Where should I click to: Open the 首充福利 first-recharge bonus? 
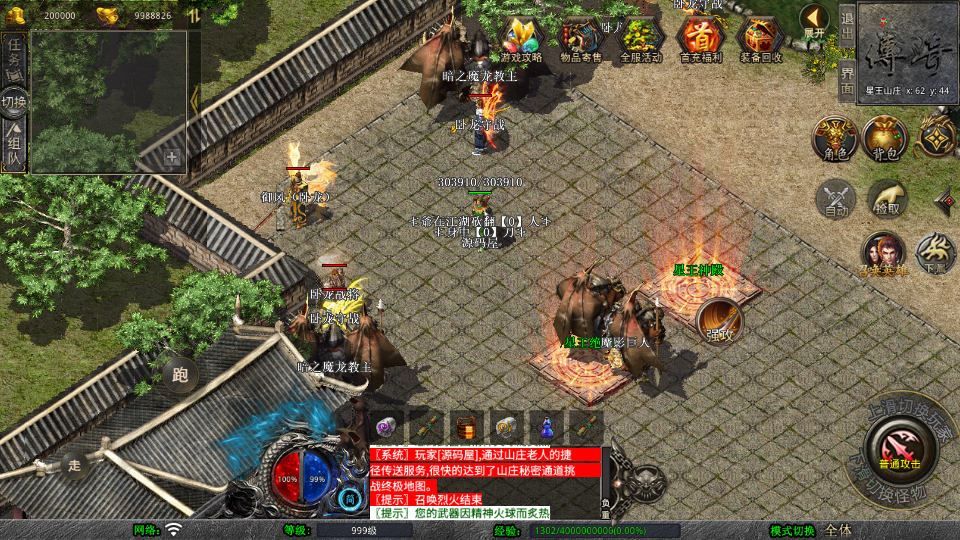(x=701, y=40)
